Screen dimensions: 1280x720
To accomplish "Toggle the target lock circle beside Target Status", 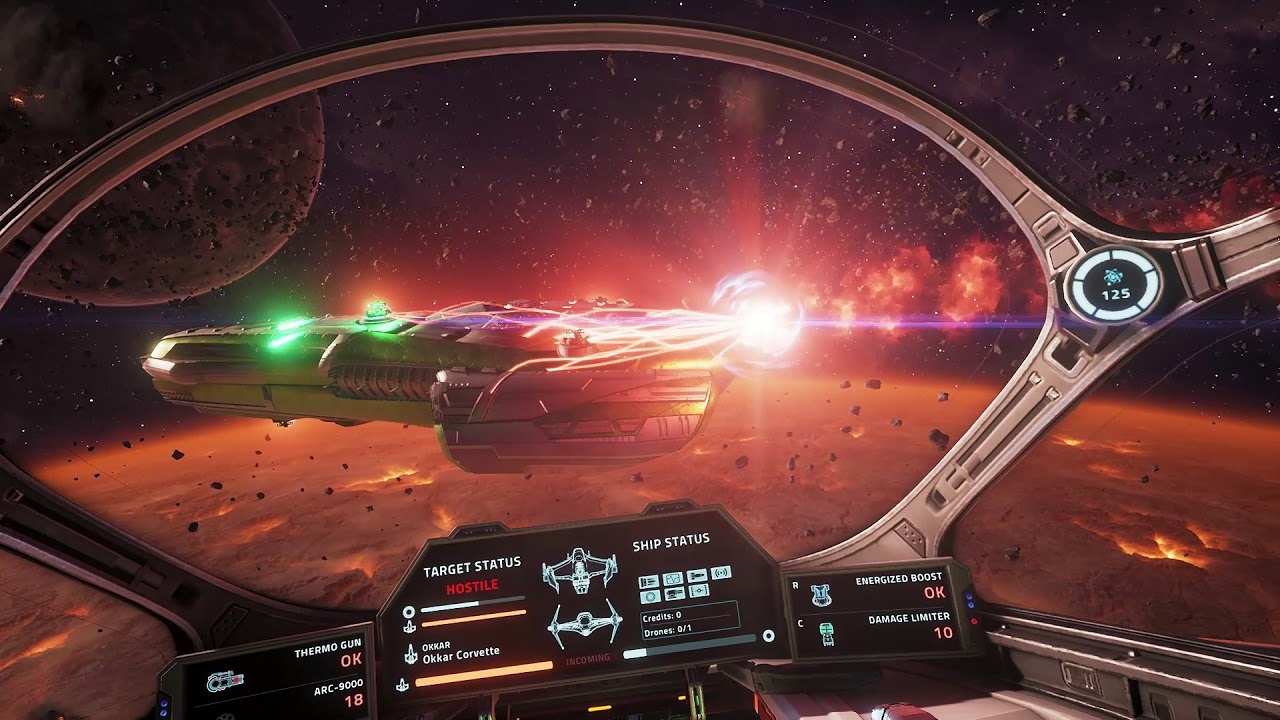I will point(410,612).
